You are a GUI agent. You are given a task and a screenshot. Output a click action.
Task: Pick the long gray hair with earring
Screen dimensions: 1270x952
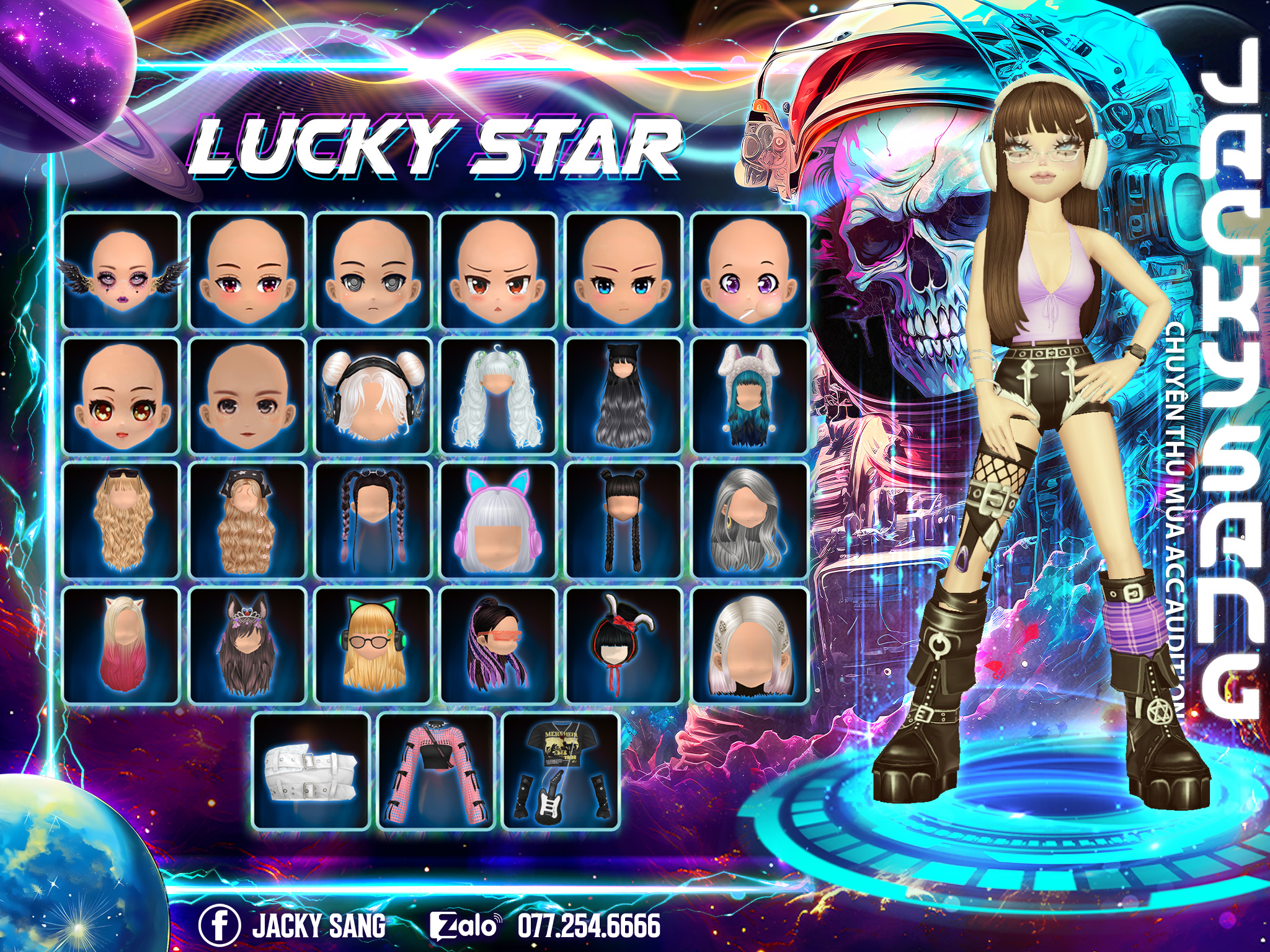[750, 521]
